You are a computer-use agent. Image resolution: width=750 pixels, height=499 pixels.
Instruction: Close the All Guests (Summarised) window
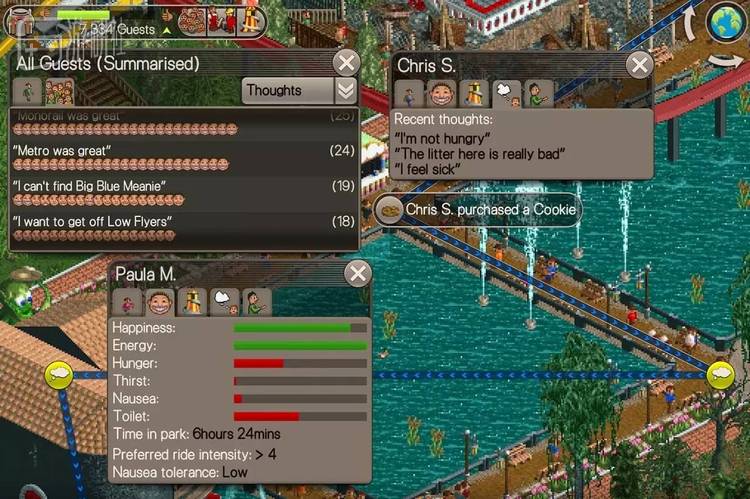click(346, 64)
